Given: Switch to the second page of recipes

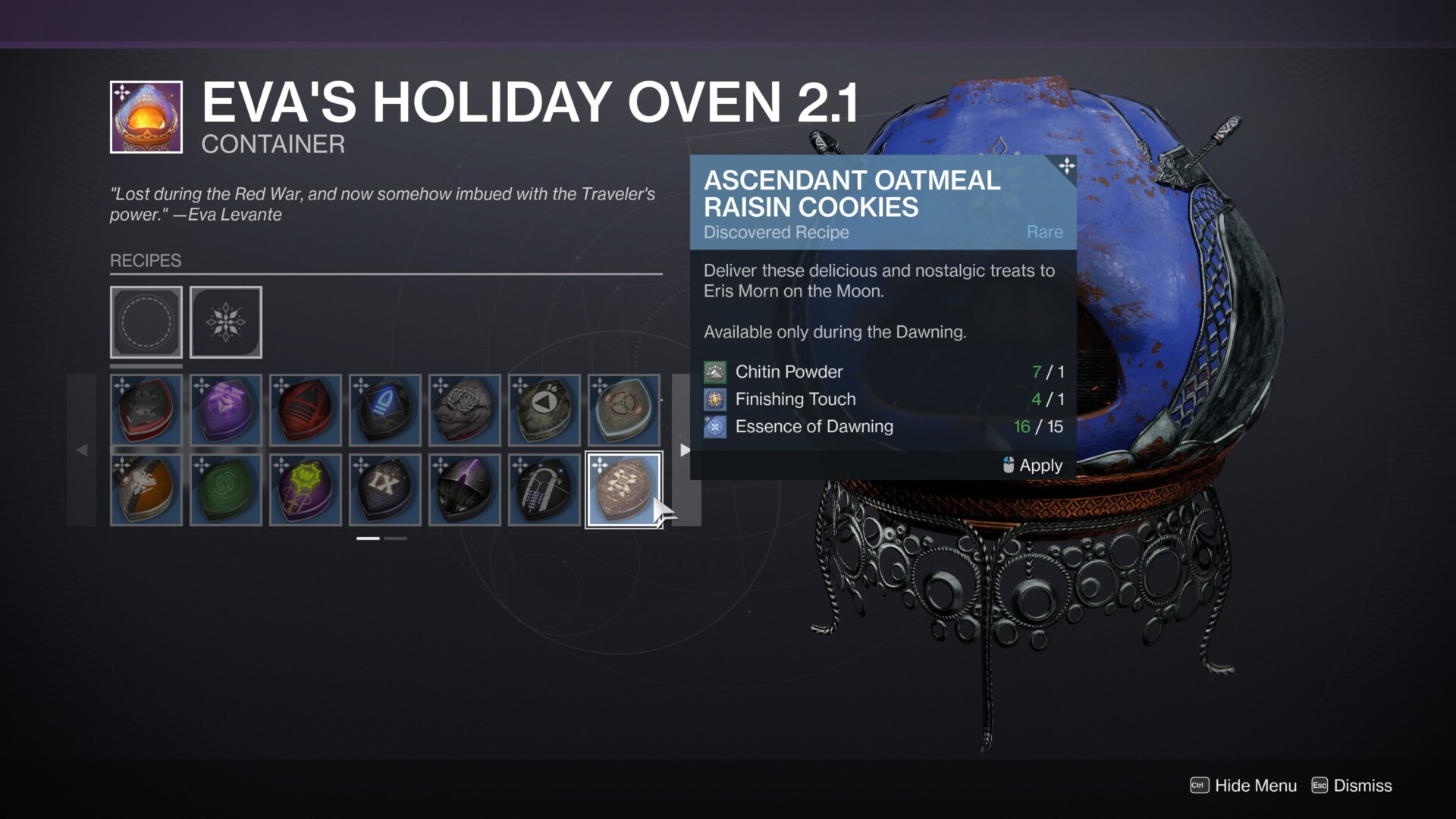Looking at the screenshot, I should tap(395, 538).
